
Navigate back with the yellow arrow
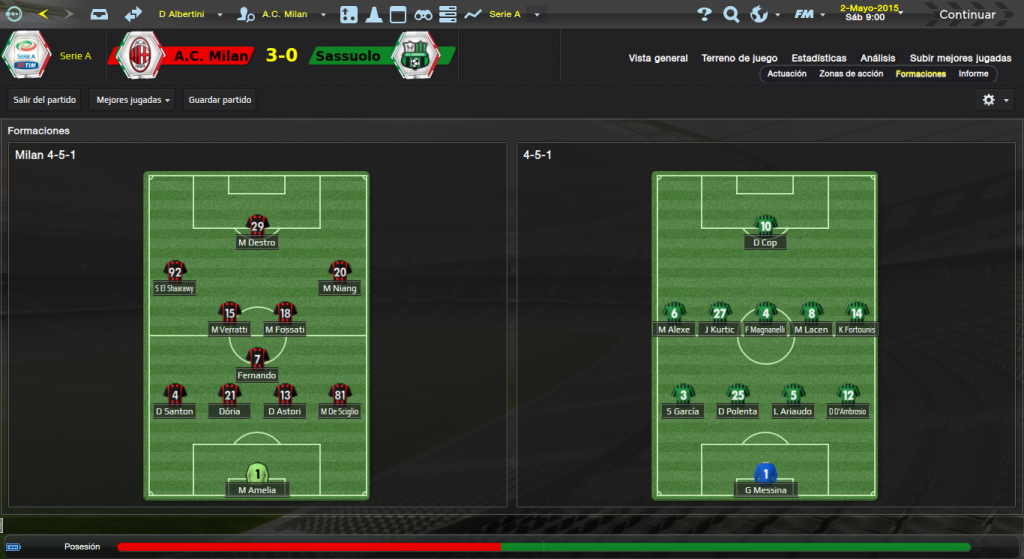(43, 14)
